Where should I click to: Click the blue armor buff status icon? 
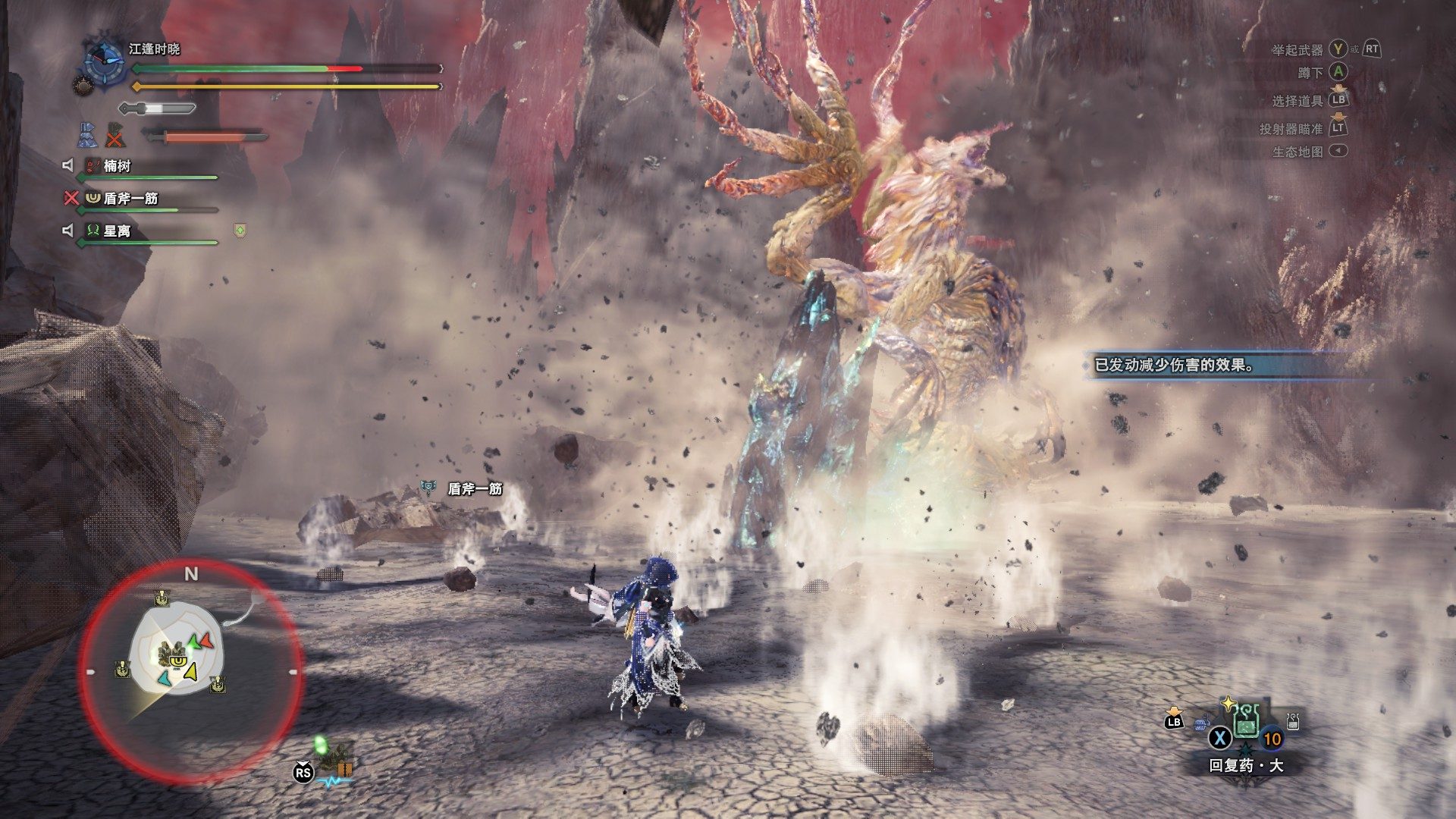tap(86, 135)
